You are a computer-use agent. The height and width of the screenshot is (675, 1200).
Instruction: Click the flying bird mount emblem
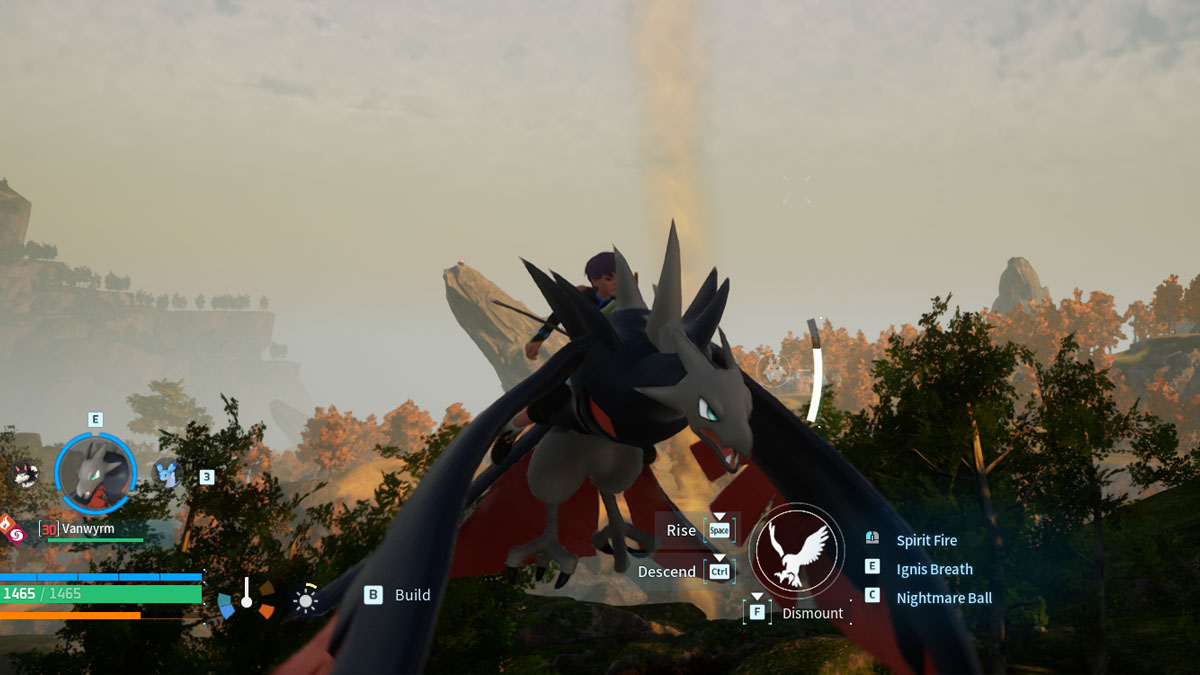(796, 551)
